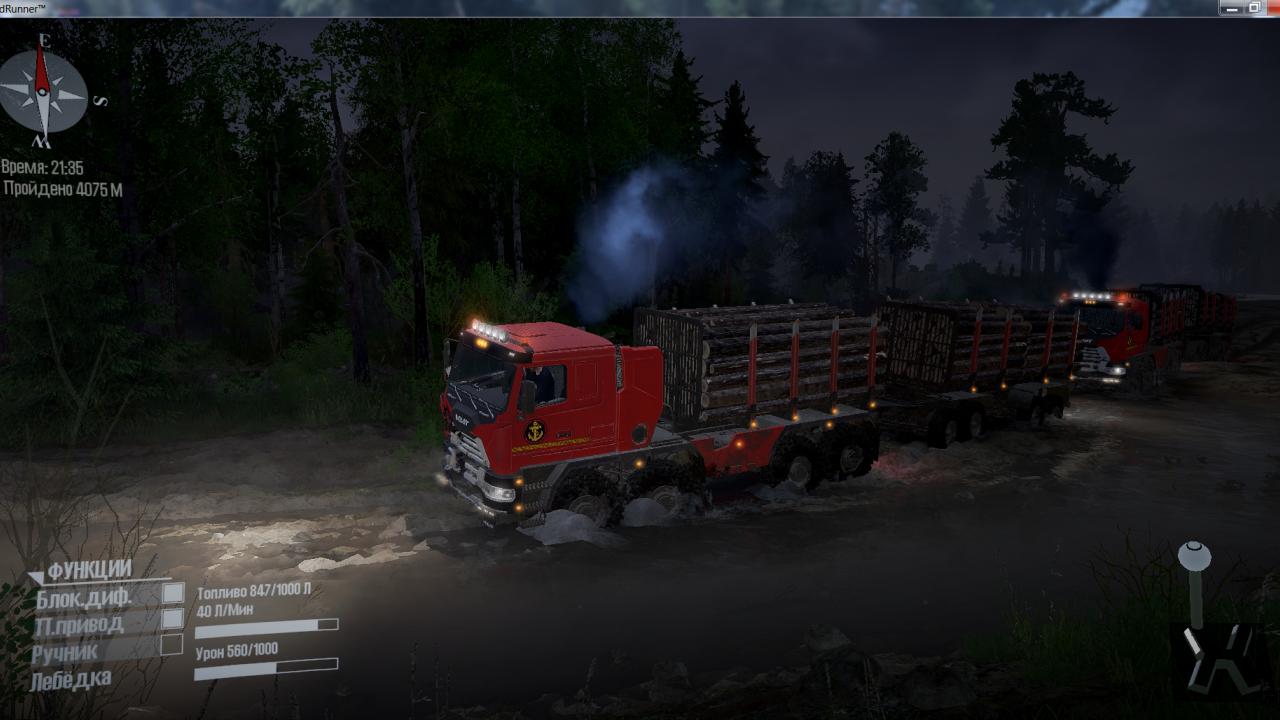Toggle the Ручник handbrake checkbox
1280x720 pixels.
[x=172, y=645]
